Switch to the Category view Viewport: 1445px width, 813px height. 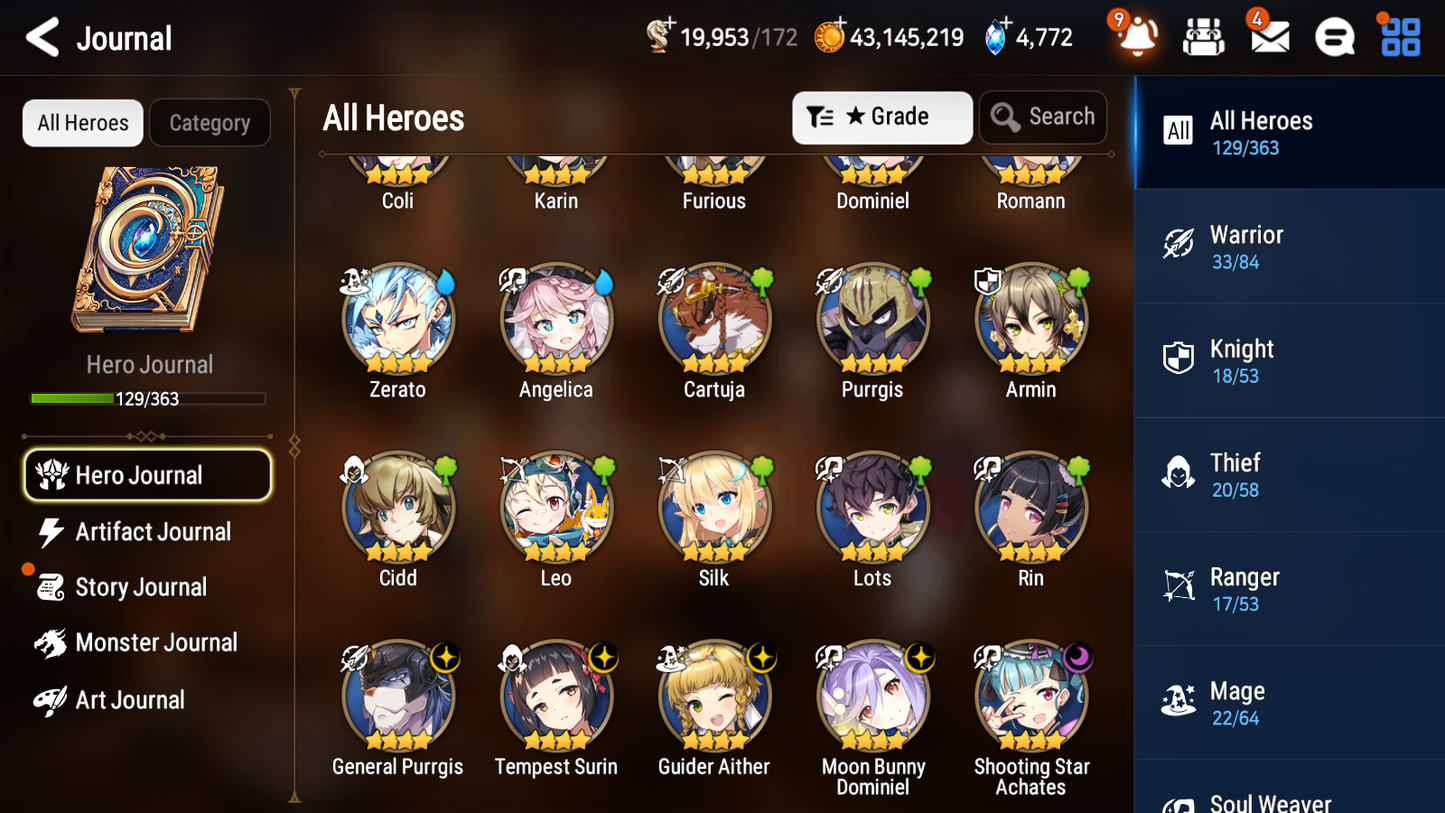(210, 123)
